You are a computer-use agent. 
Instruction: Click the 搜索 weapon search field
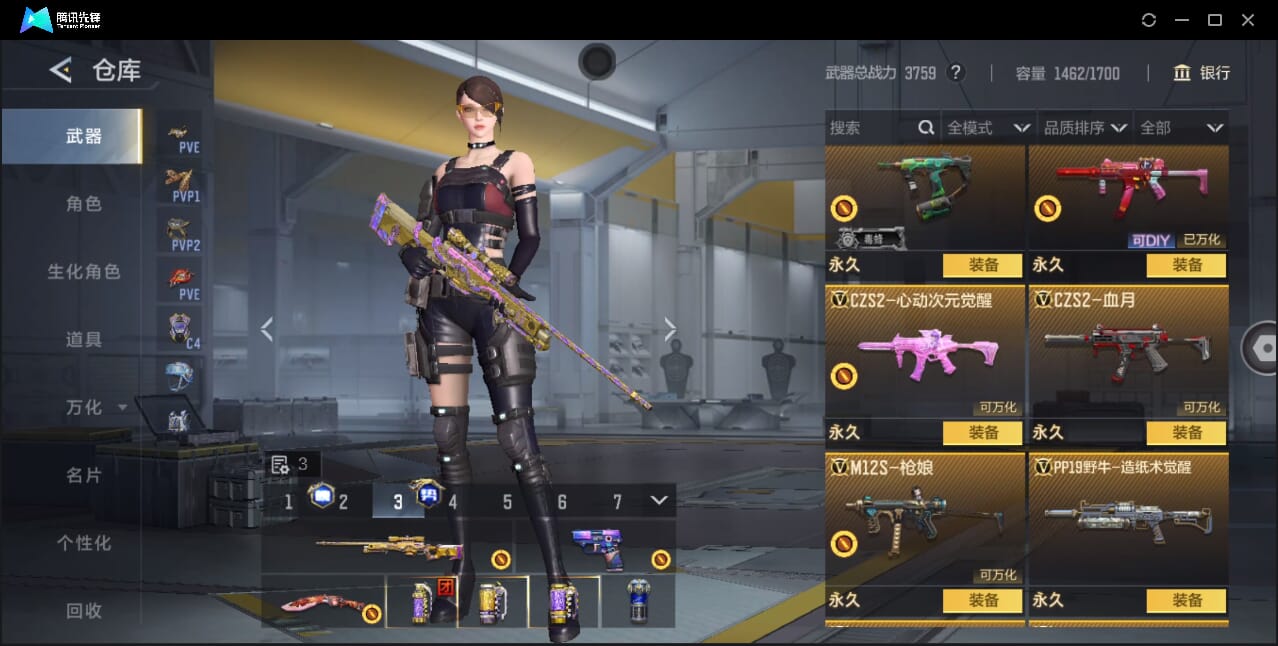(x=870, y=128)
